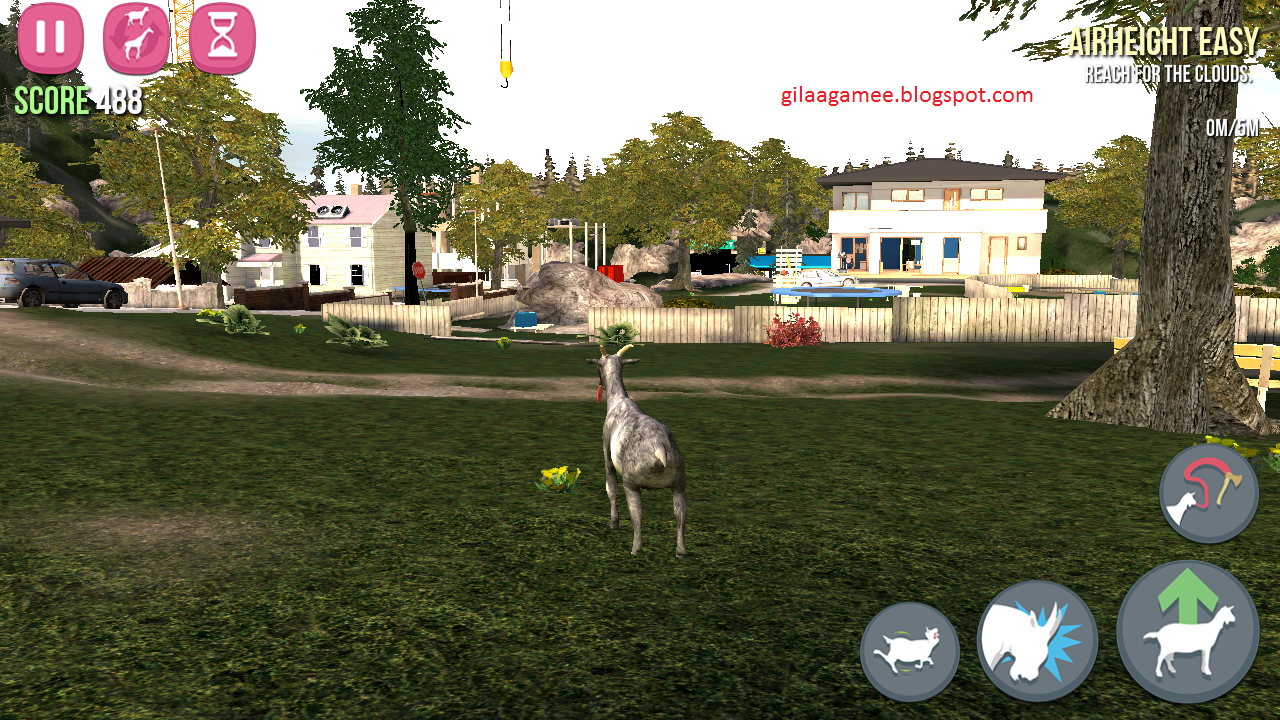Image resolution: width=1280 pixels, height=720 pixels.
Task: Click the parked car on the left
Action: (65, 285)
